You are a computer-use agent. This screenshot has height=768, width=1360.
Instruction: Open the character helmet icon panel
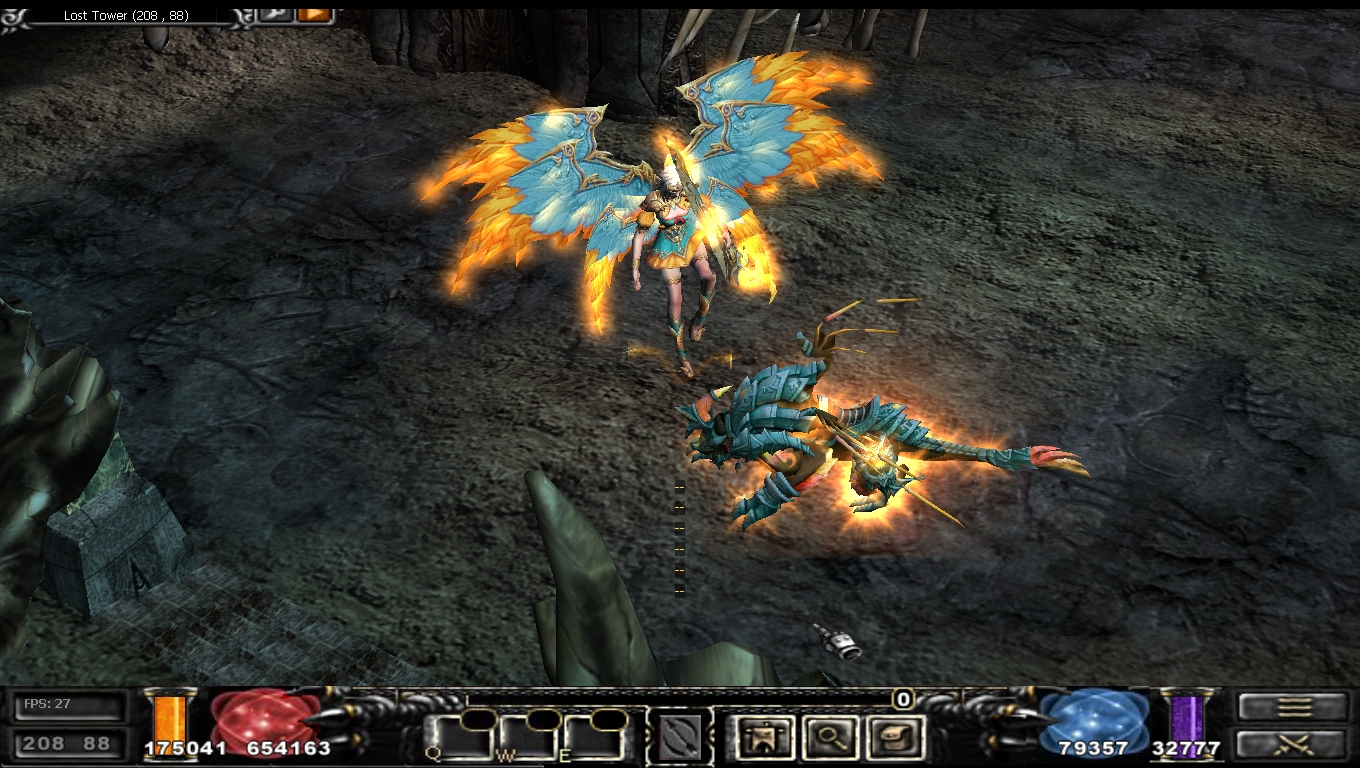tap(766, 738)
